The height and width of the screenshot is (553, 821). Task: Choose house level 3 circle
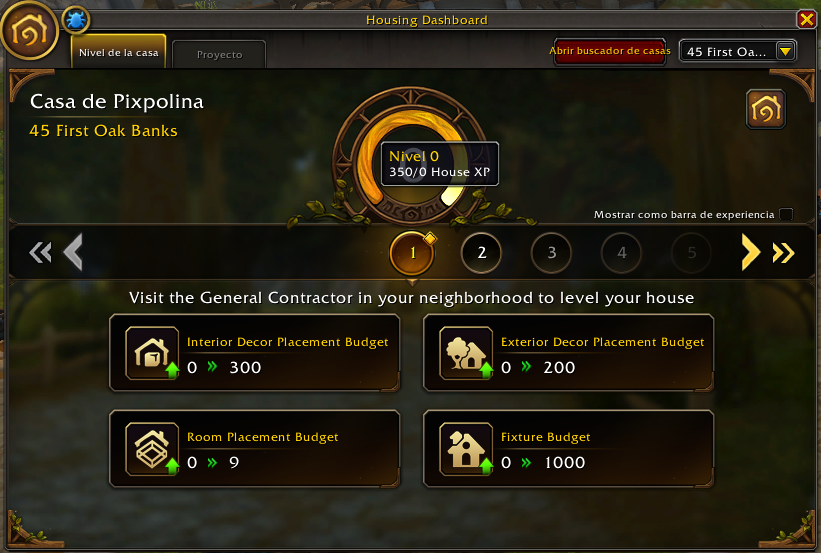(x=551, y=253)
